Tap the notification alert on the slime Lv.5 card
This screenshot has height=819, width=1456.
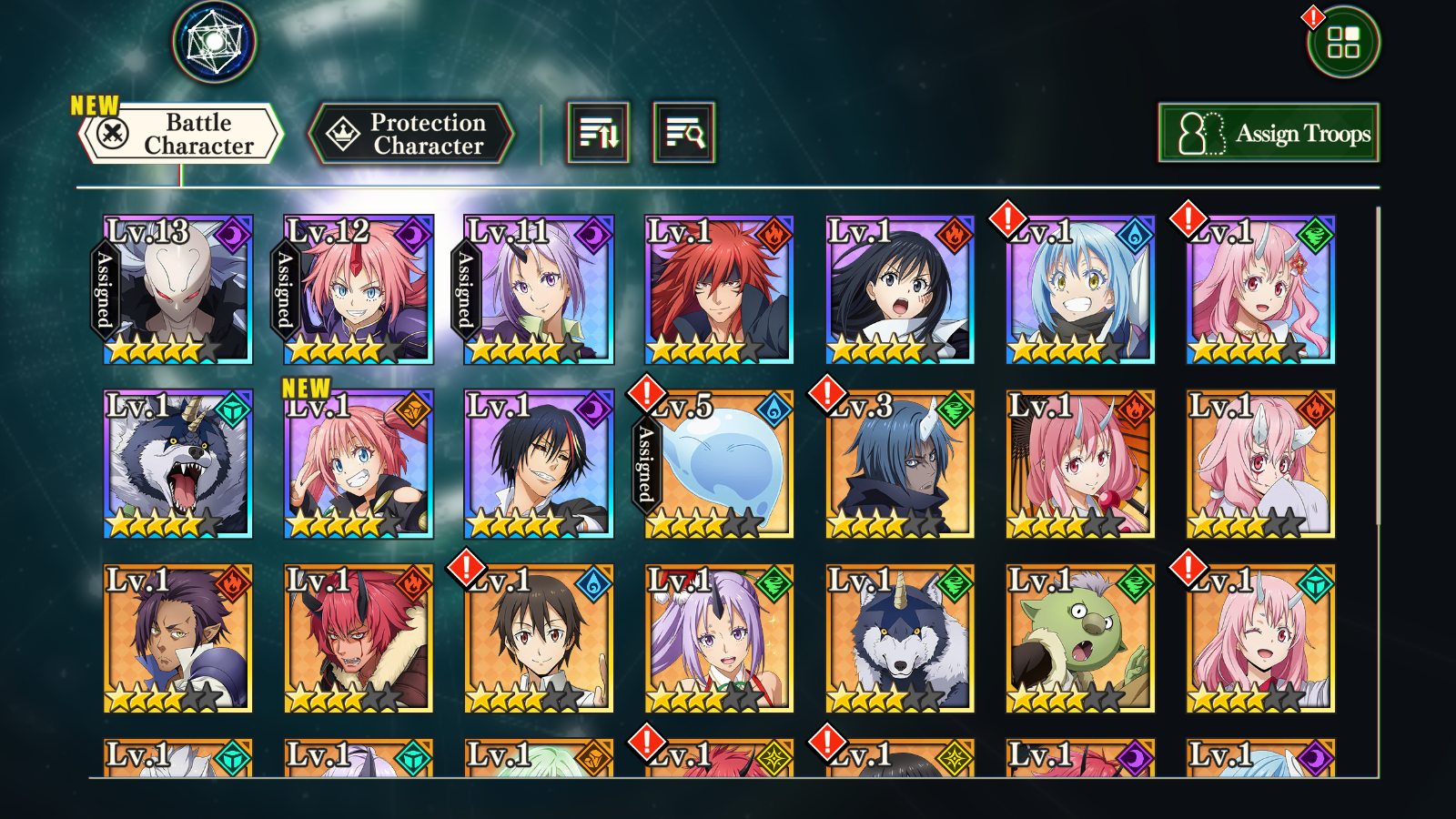coord(647,396)
